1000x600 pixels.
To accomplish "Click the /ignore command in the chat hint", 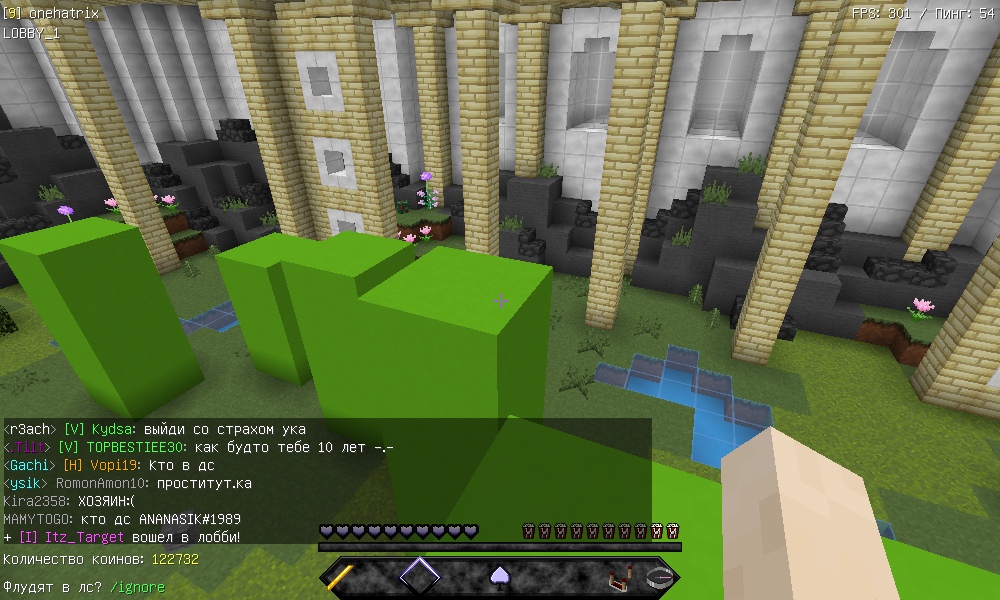I will (x=136, y=587).
